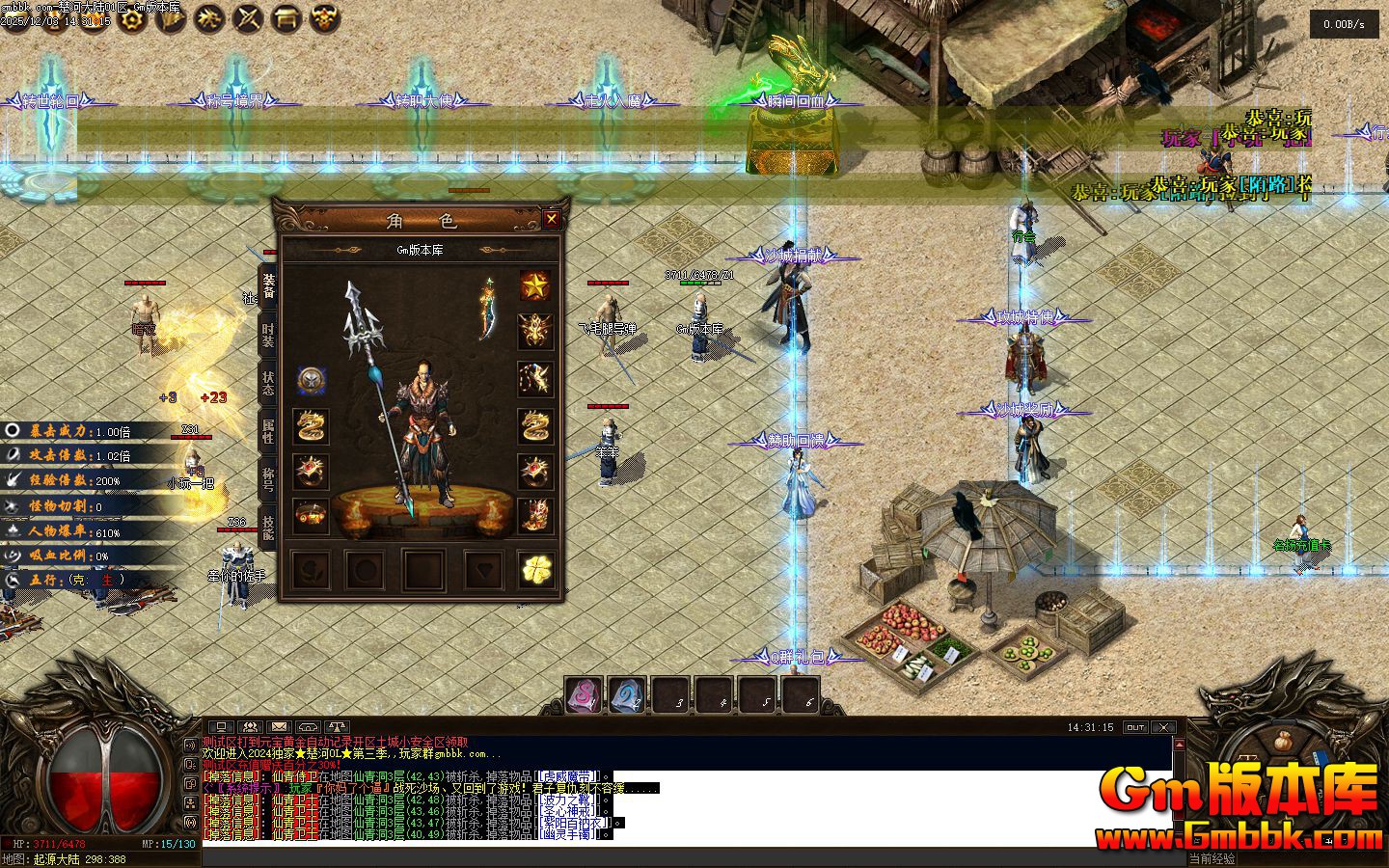Viewport: 1389px width, 868px height.
Task: Switch to the 时装 (fashion) tab
Action: point(268,337)
